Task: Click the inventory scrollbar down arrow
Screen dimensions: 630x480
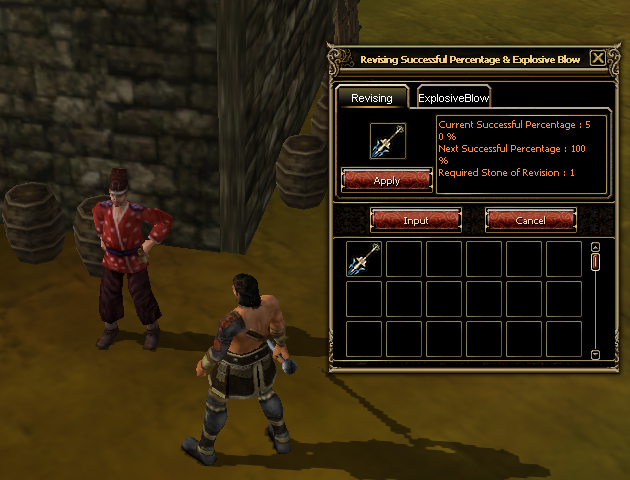Action: pyautogui.click(x=595, y=354)
